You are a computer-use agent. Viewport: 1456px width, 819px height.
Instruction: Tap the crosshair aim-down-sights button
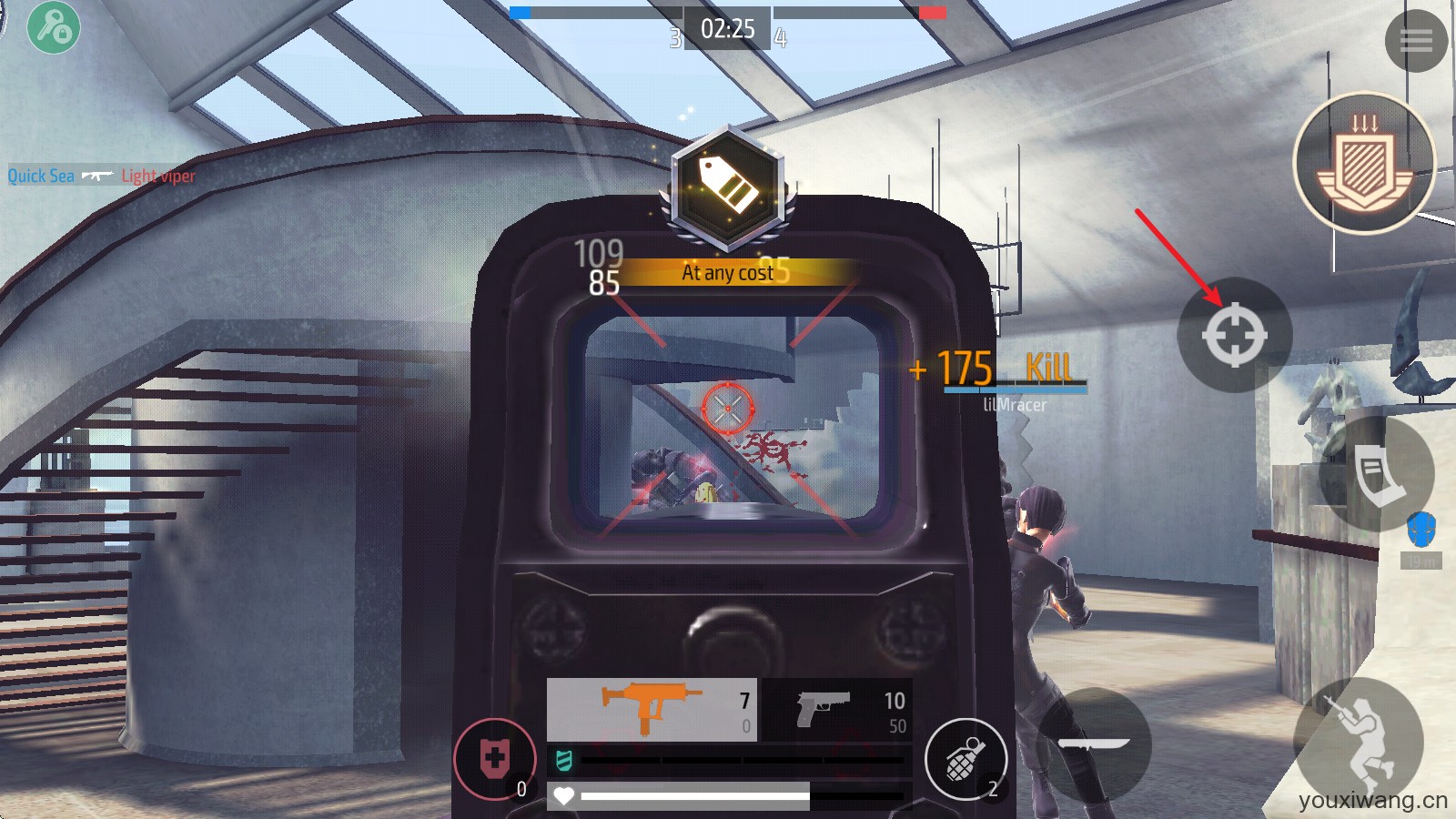point(1235,335)
